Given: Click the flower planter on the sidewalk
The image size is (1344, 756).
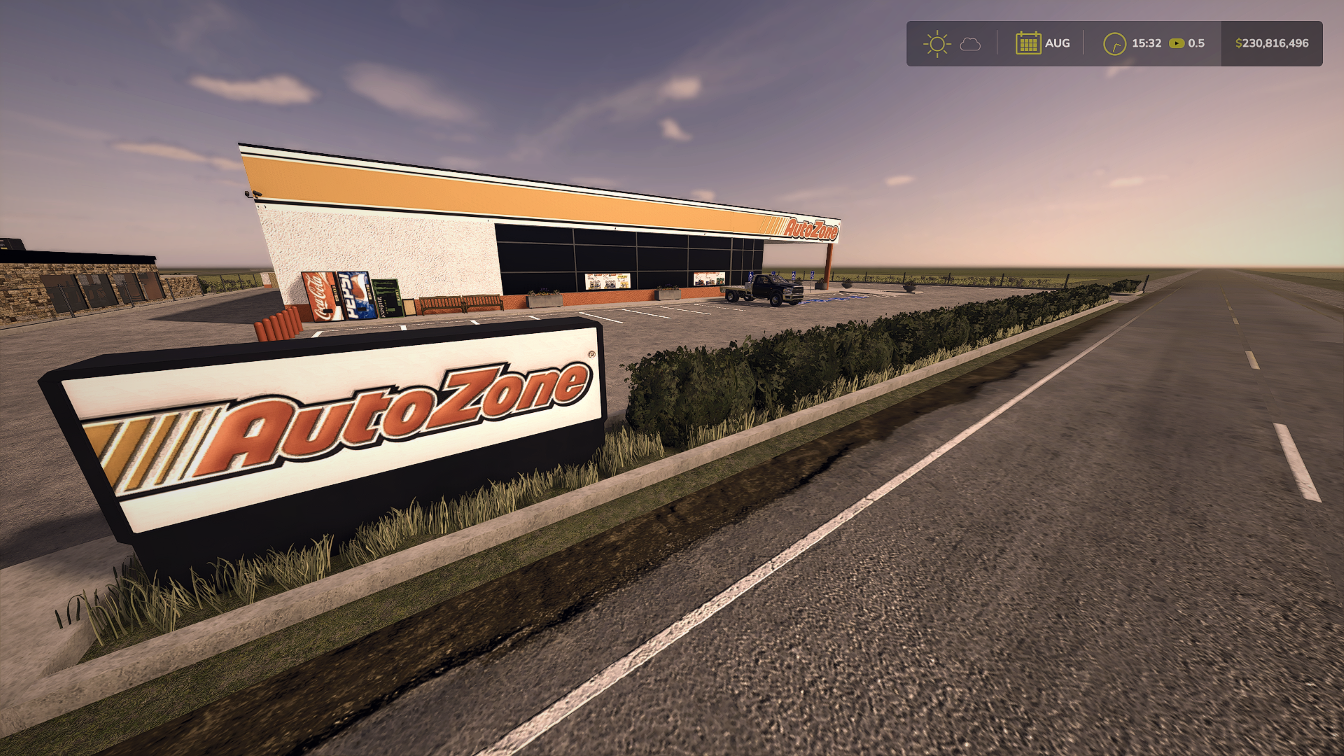Looking at the screenshot, I should (543, 297).
